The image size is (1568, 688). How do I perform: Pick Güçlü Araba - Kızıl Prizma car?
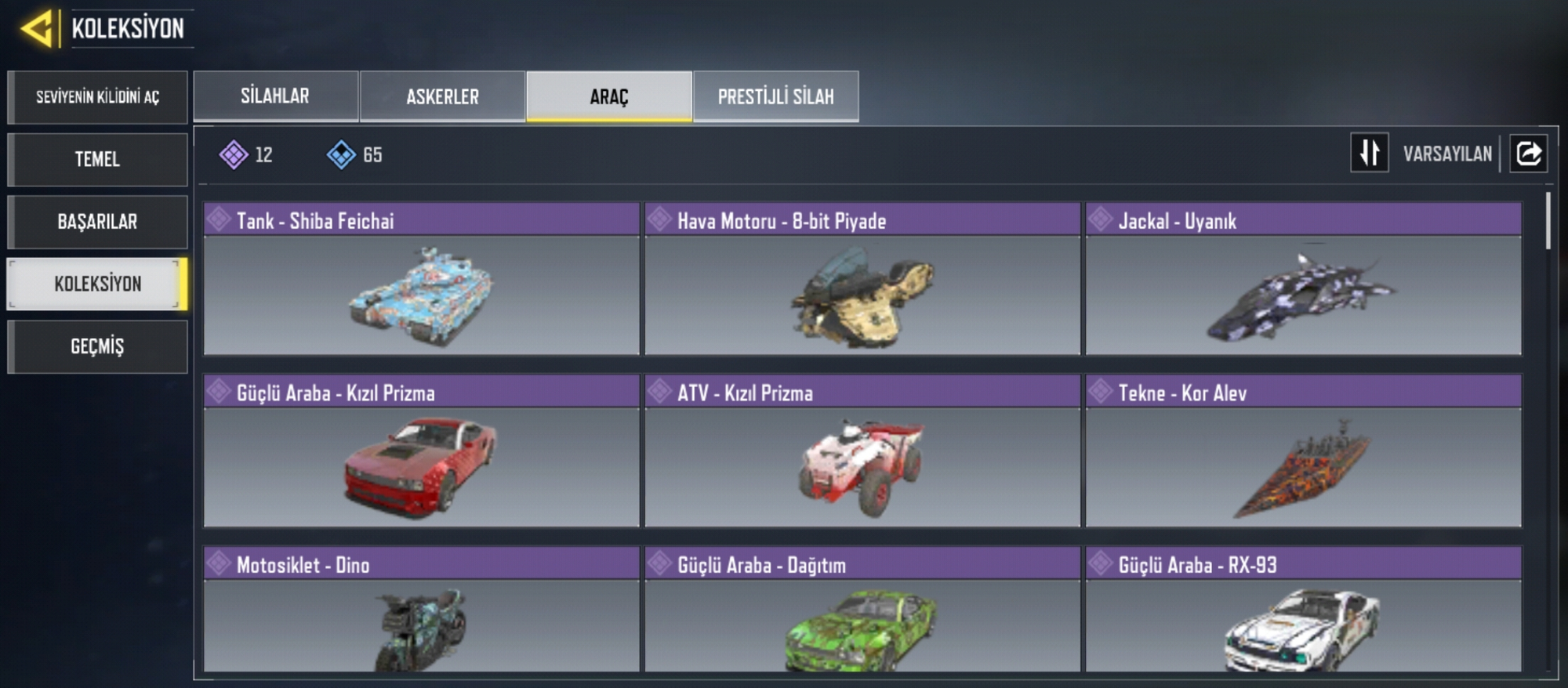[x=422, y=452]
